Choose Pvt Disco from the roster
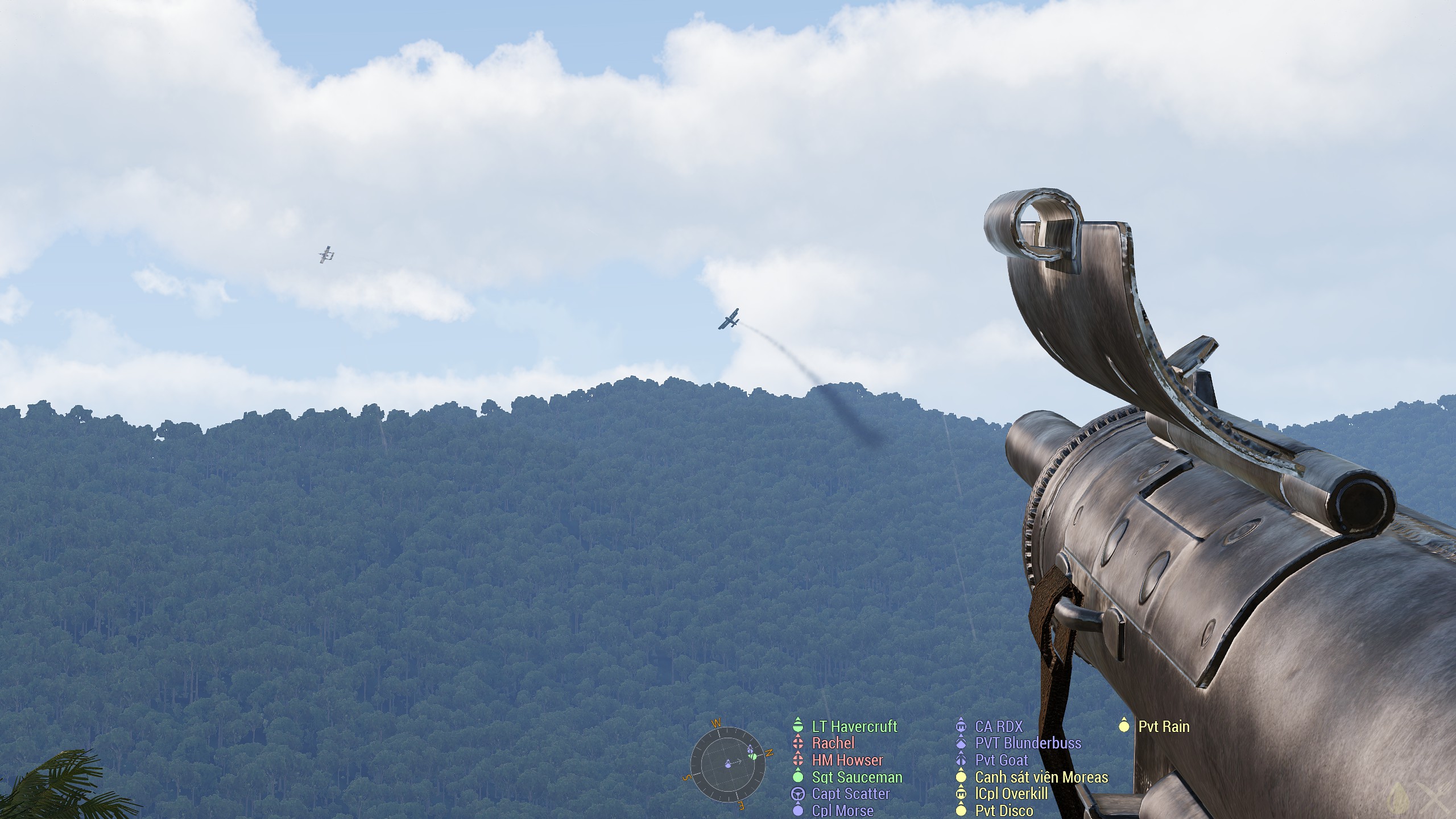1456x819 pixels. click(x=1004, y=810)
